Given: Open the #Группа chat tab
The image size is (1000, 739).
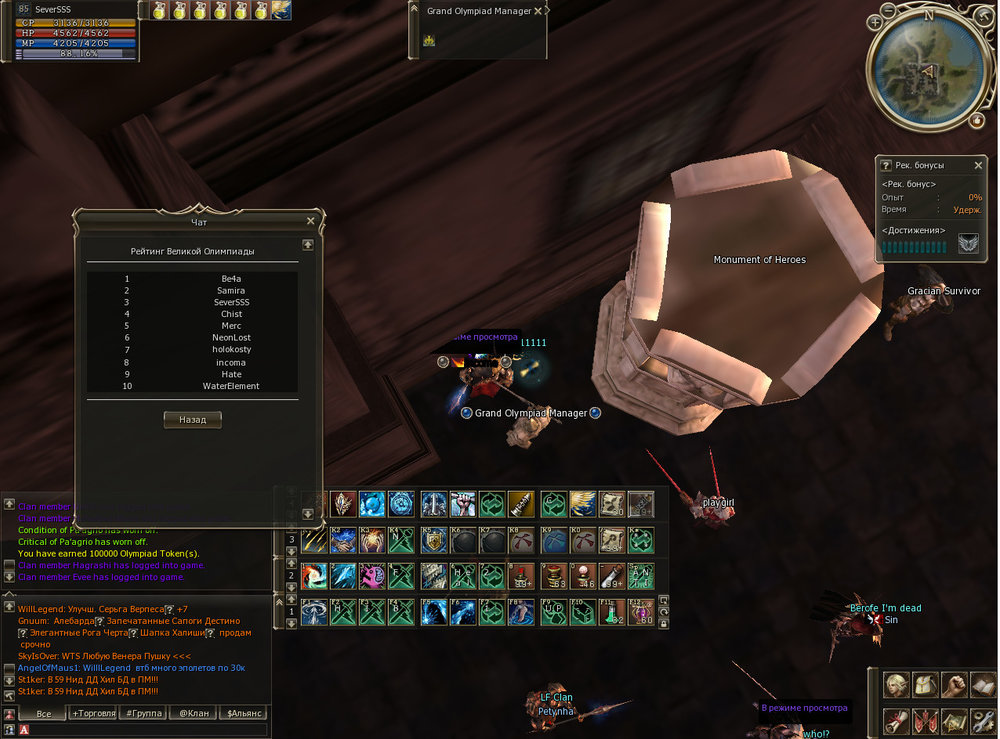Looking at the screenshot, I should (x=143, y=714).
